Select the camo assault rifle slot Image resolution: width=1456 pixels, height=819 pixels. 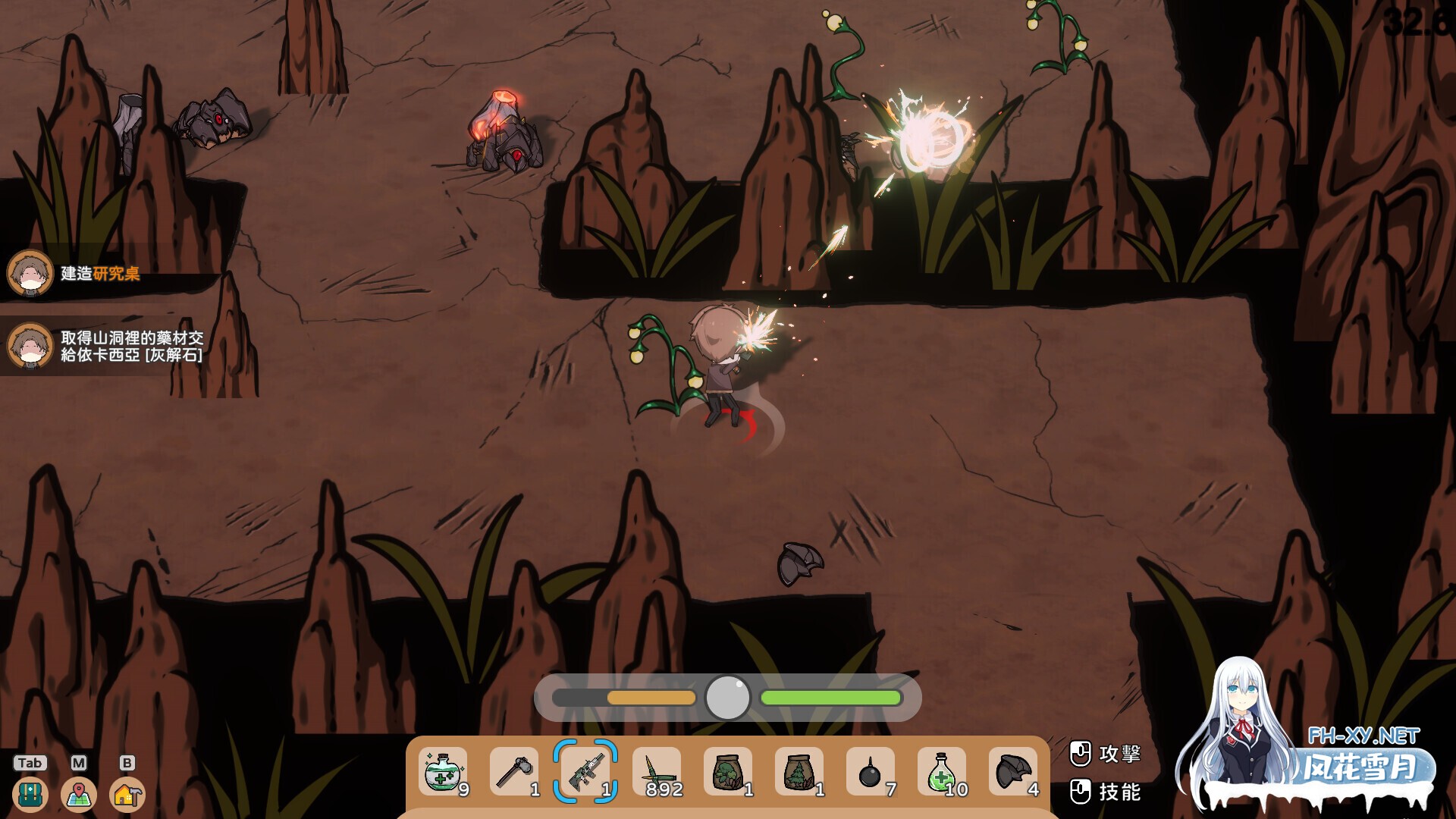pos(585,772)
